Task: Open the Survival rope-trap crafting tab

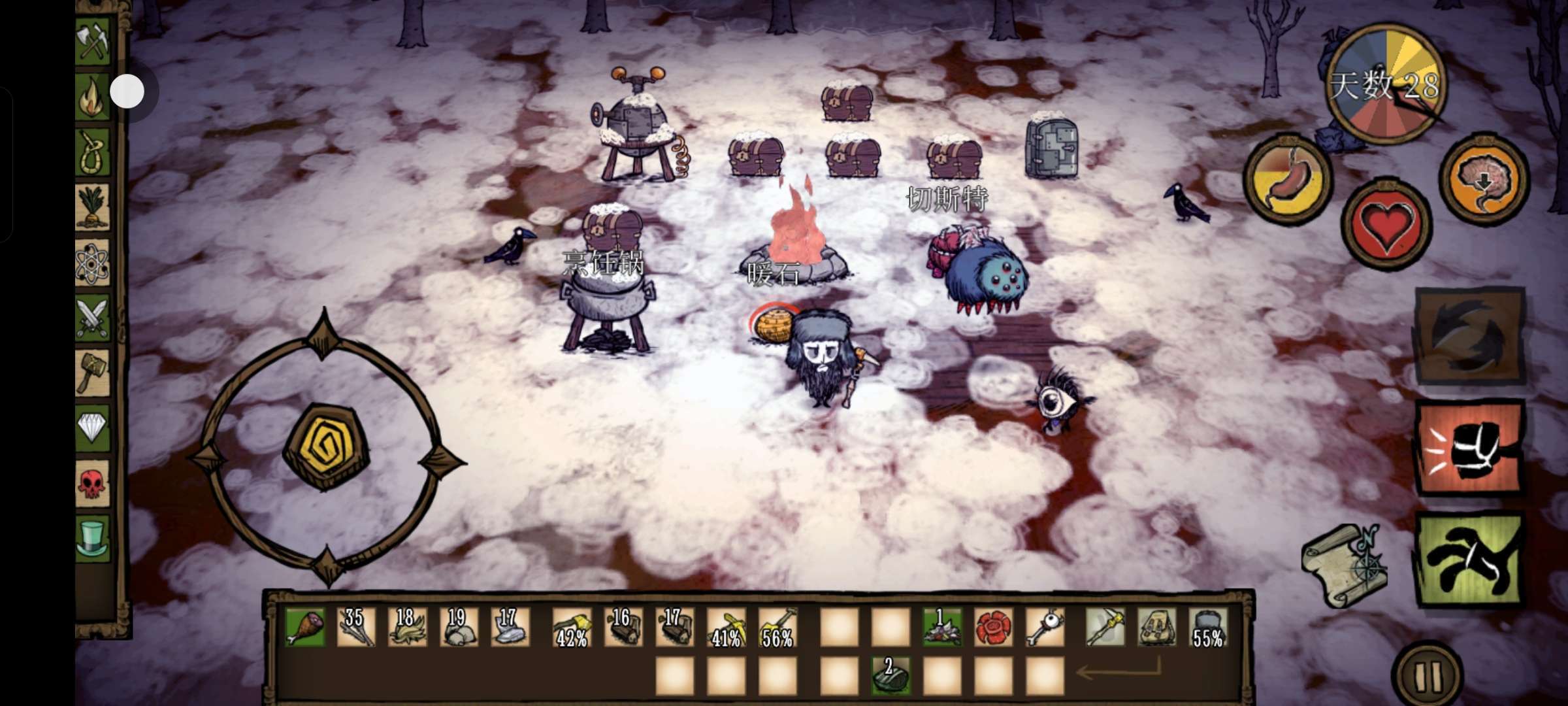Action: point(93,152)
